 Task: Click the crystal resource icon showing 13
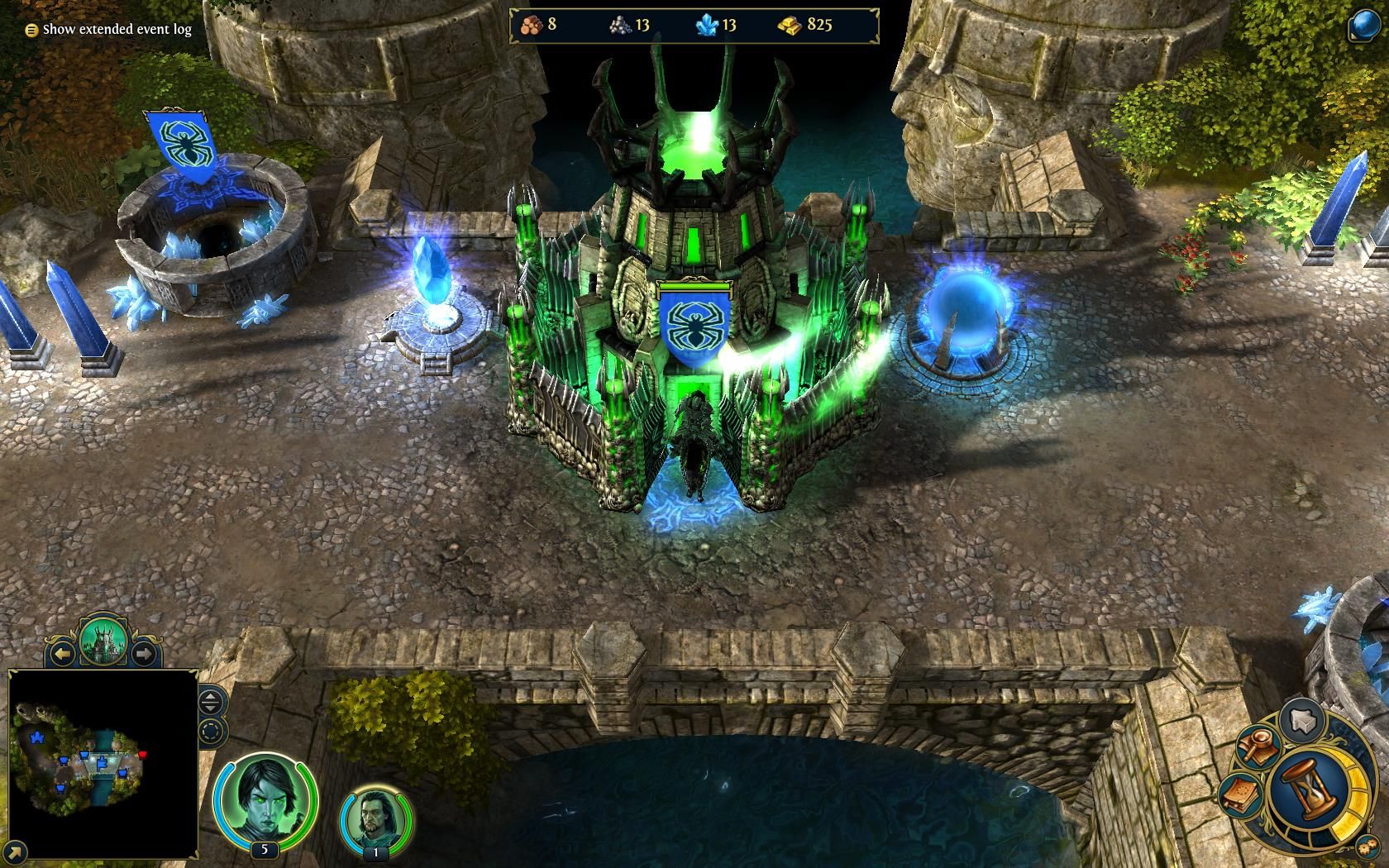(707, 25)
